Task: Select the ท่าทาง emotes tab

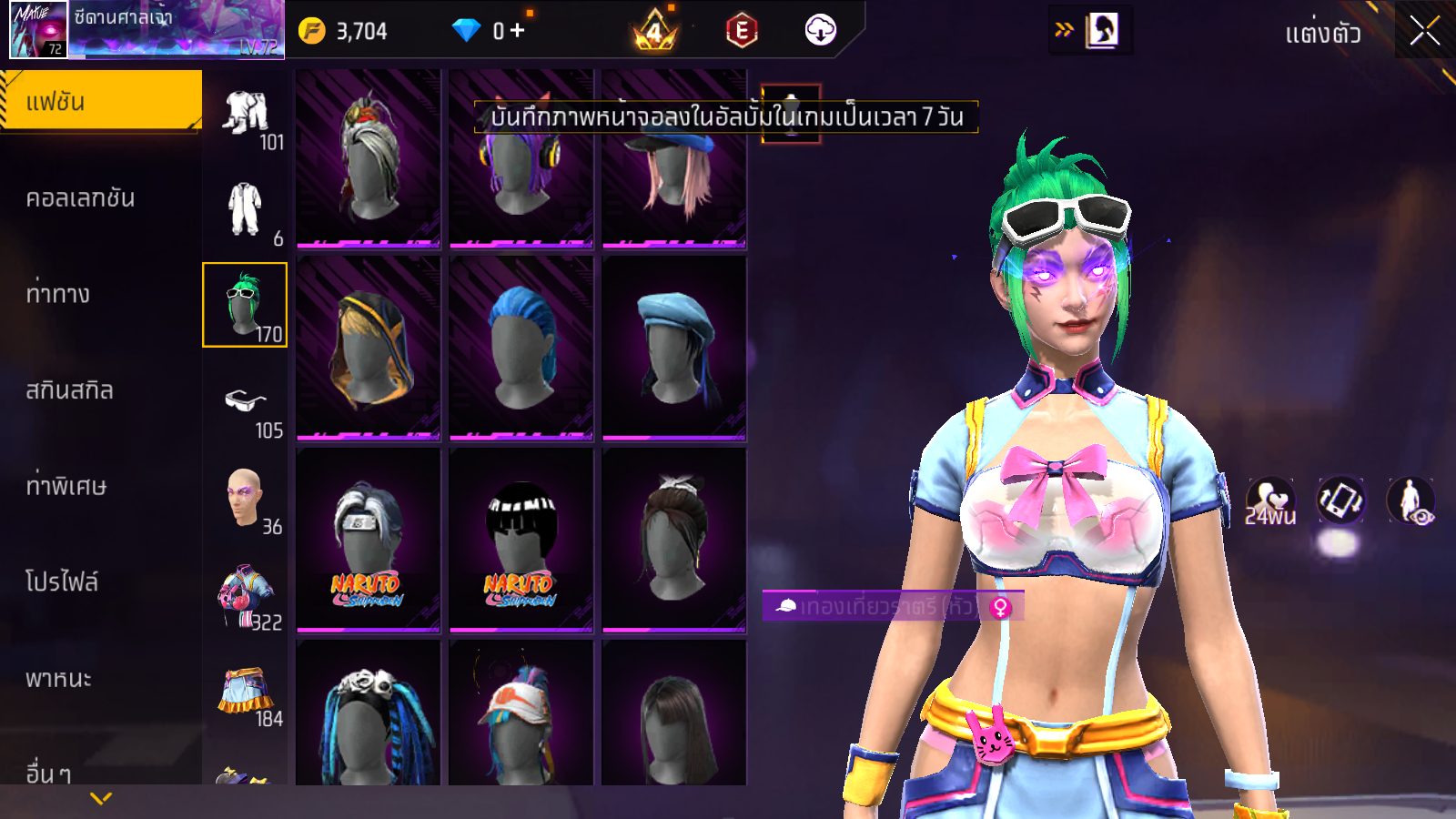Action: 58,293
